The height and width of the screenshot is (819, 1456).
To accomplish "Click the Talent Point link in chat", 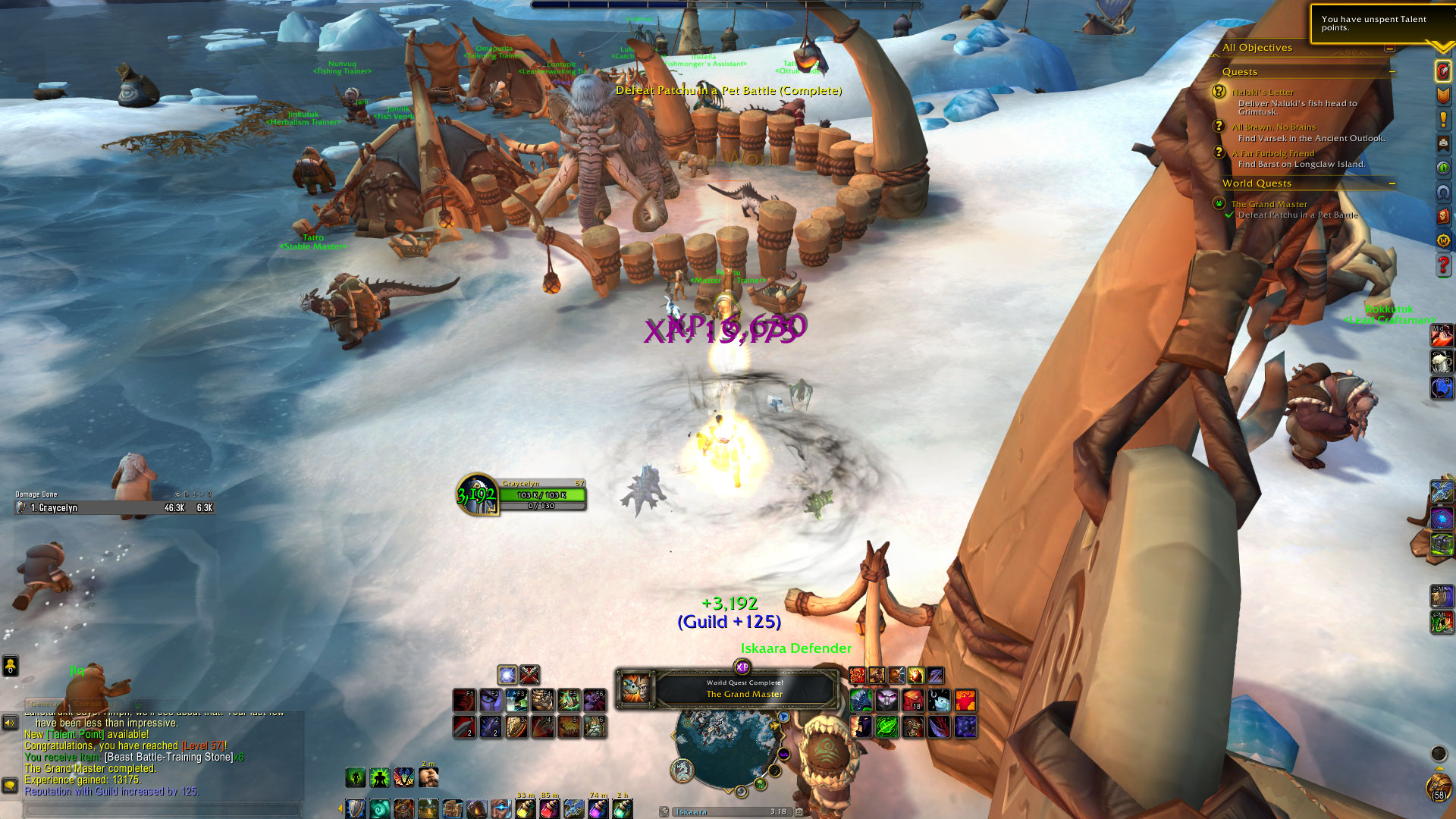I will pyautogui.click(x=75, y=734).
